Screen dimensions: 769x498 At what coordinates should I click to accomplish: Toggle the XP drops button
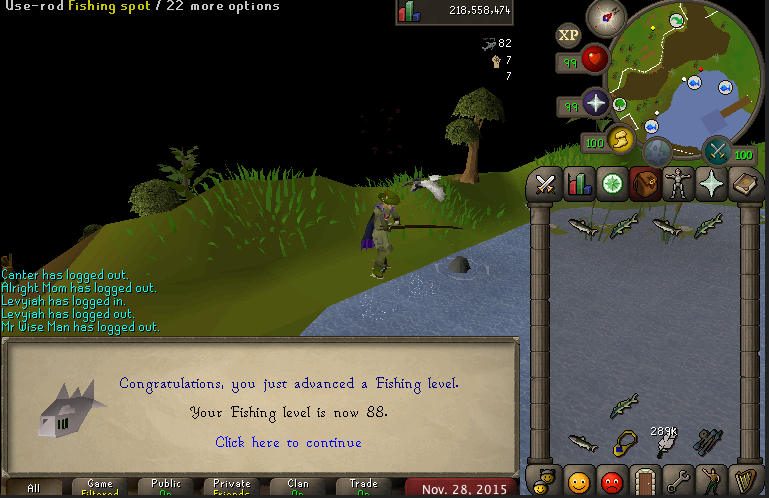click(x=568, y=36)
